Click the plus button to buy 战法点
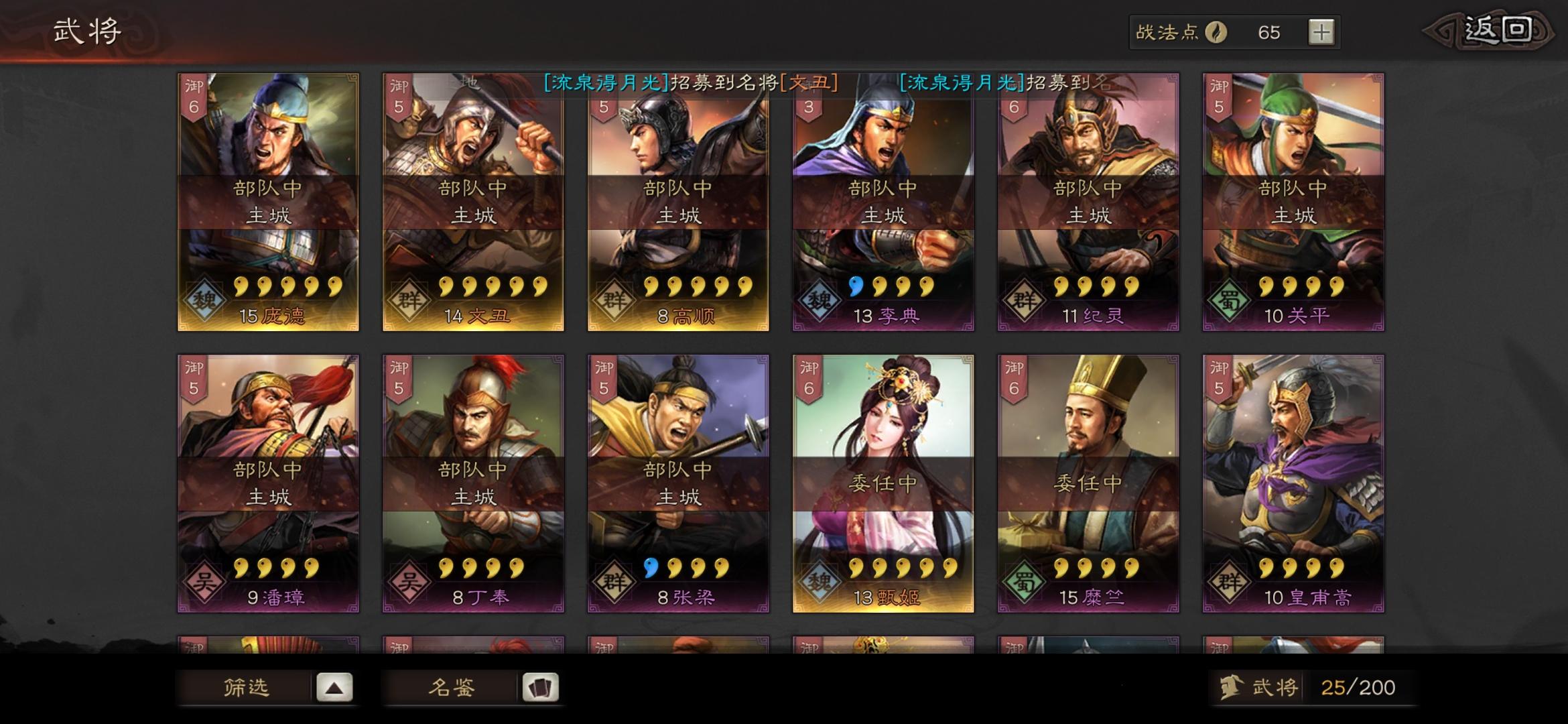Image resolution: width=1568 pixels, height=724 pixels. point(1319,32)
